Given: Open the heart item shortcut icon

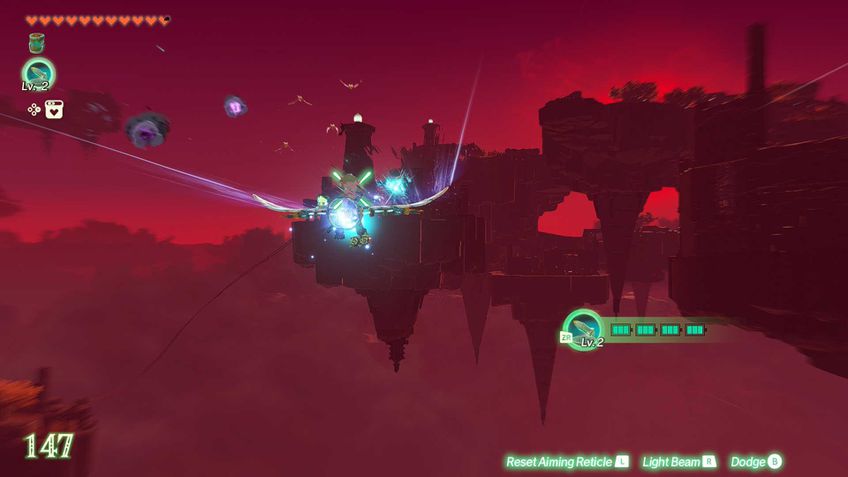Looking at the screenshot, I should (54, 109).
